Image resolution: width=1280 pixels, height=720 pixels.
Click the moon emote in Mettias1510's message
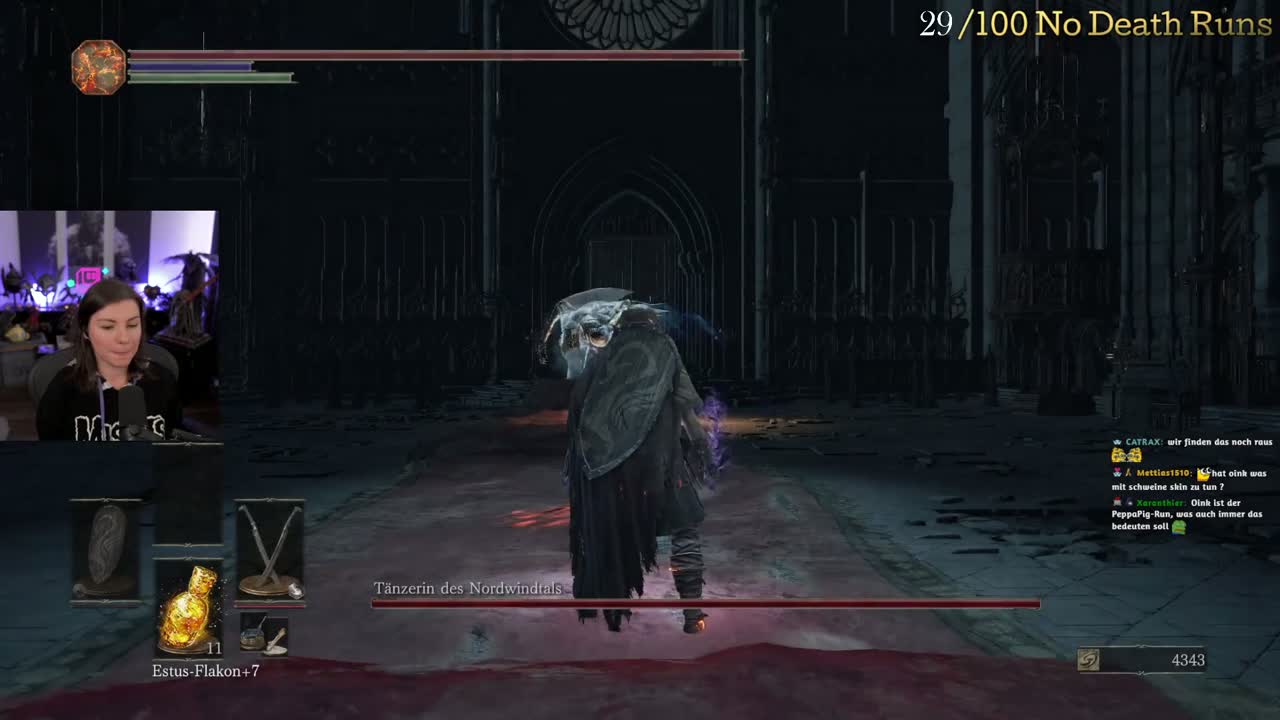(x=1204, y=474)
